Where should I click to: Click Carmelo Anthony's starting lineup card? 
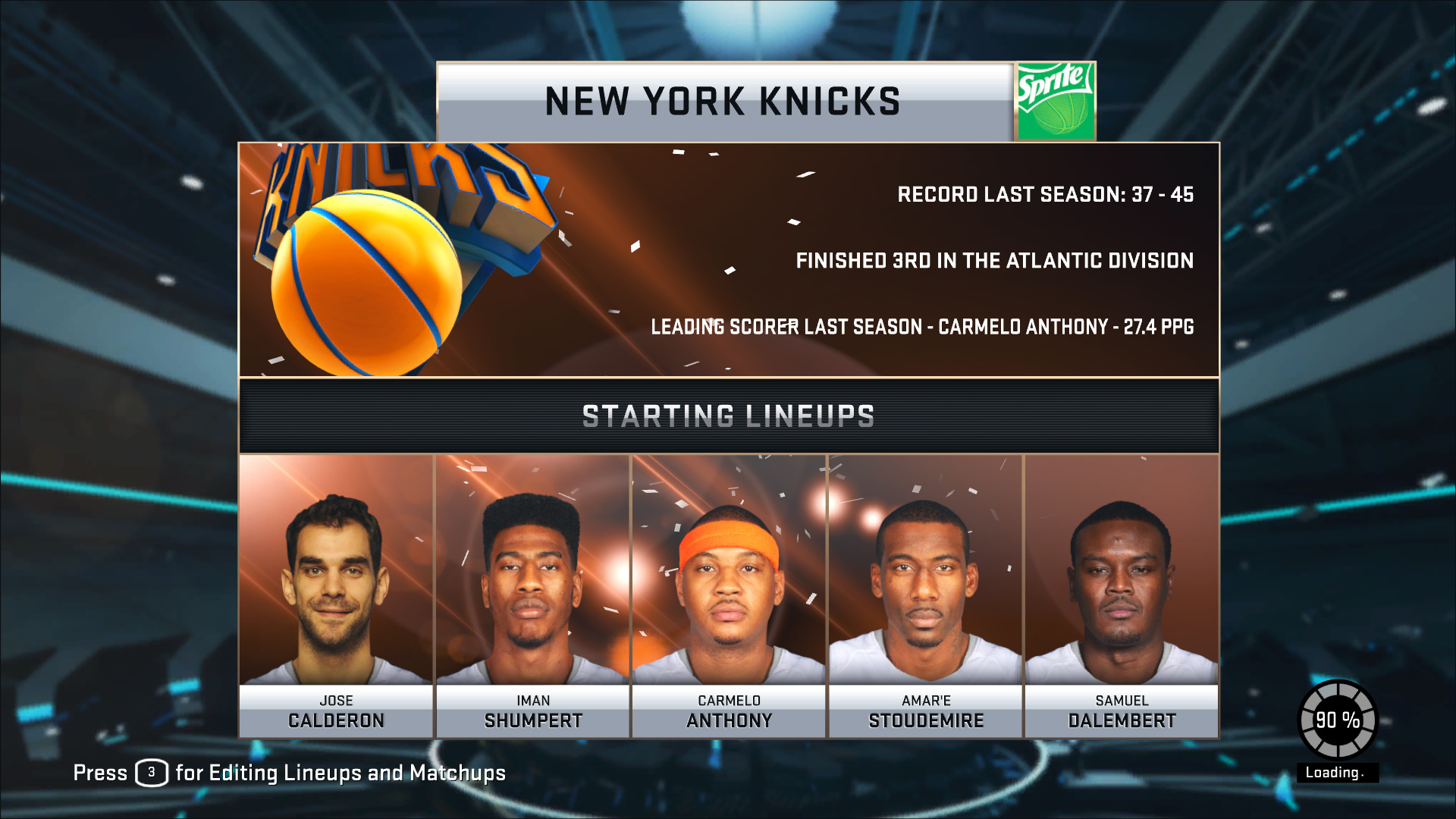(x=729, y=595)
